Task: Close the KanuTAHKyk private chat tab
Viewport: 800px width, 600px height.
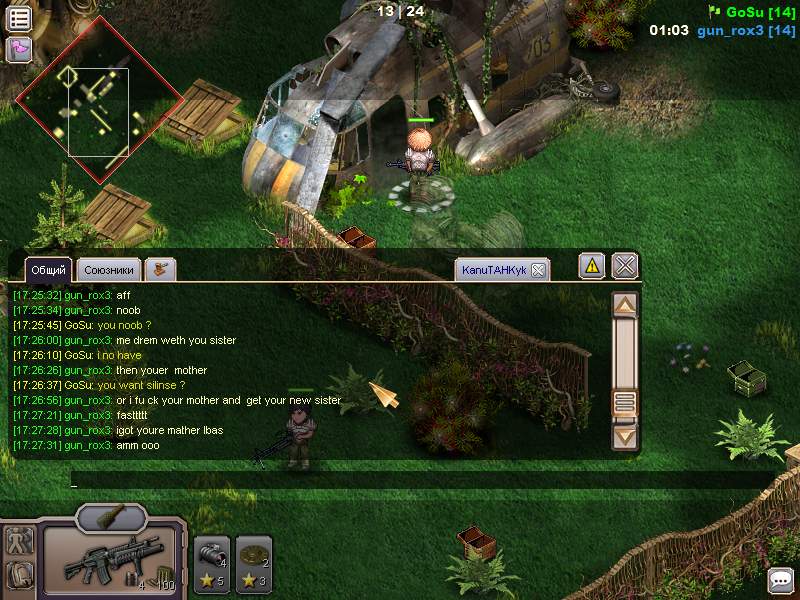Action: (537, 270)
